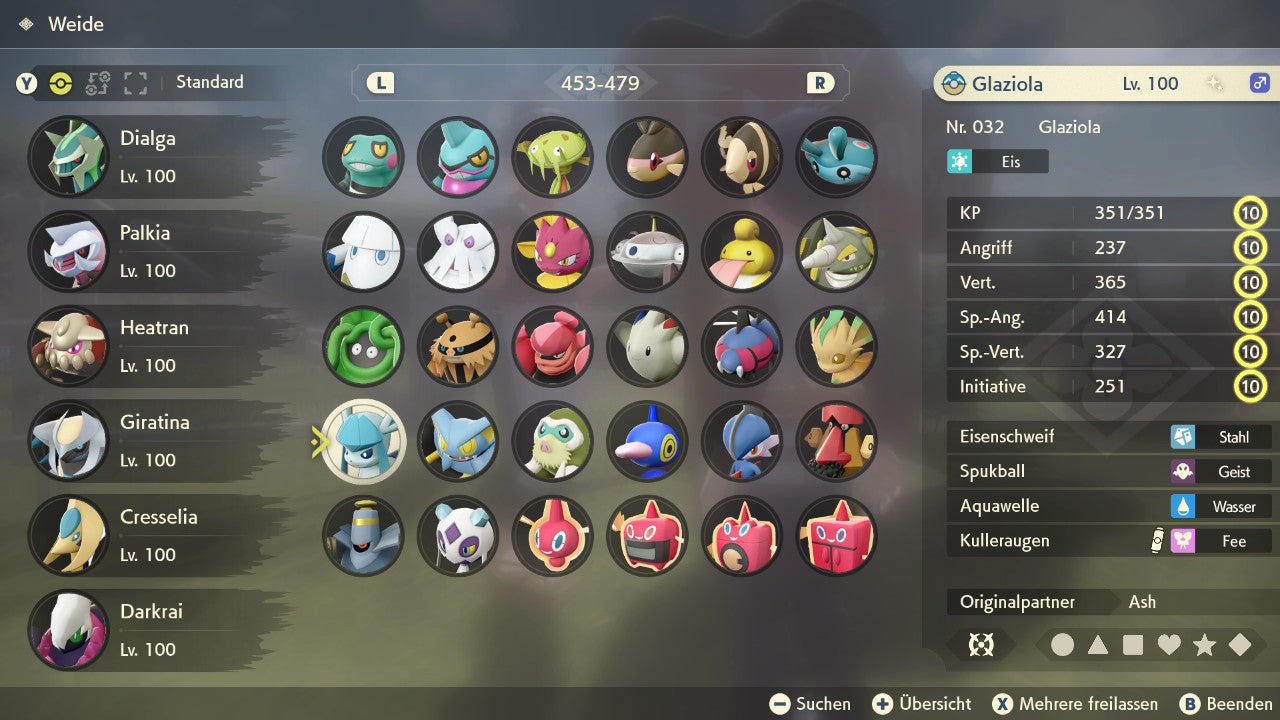Click the Stahl icon beside Eisenschweif

pyautogui.click(x=1183, y=436)
